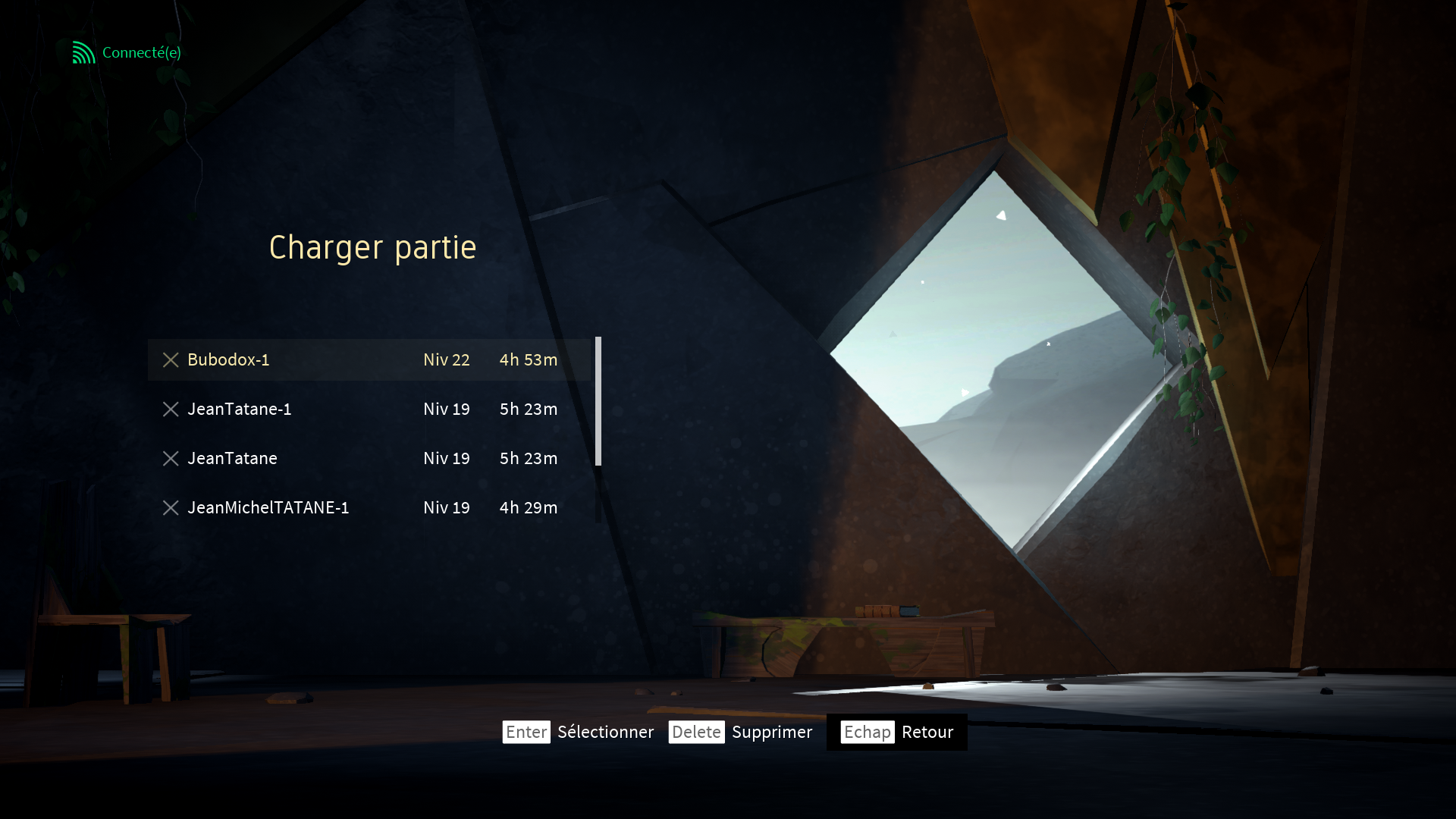Click the X next to JeanMichelTATANE-1
This screenshot has width=1456, height=819.
(x=171, y=508)
